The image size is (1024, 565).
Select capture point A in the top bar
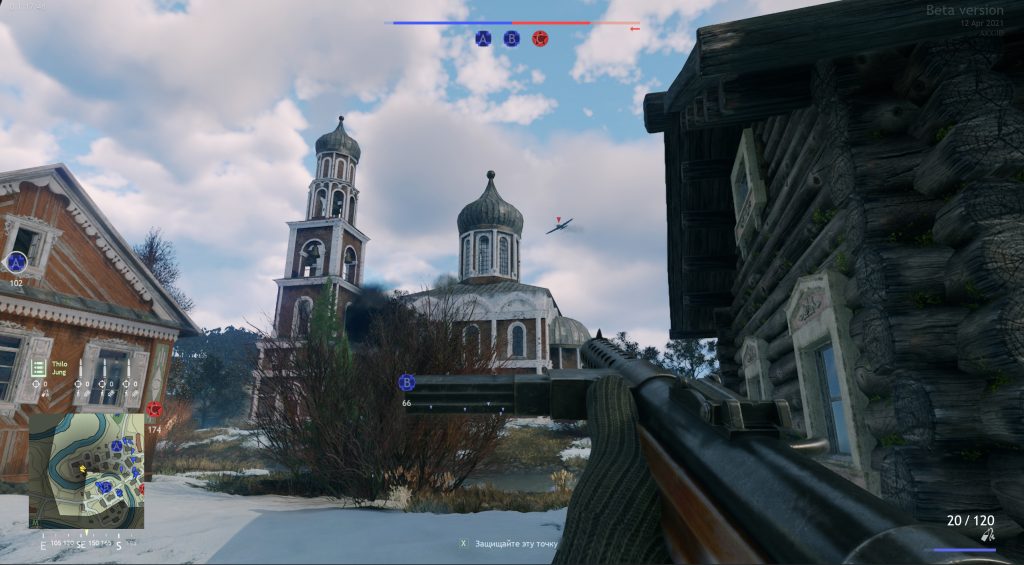[x=484, y=38]
